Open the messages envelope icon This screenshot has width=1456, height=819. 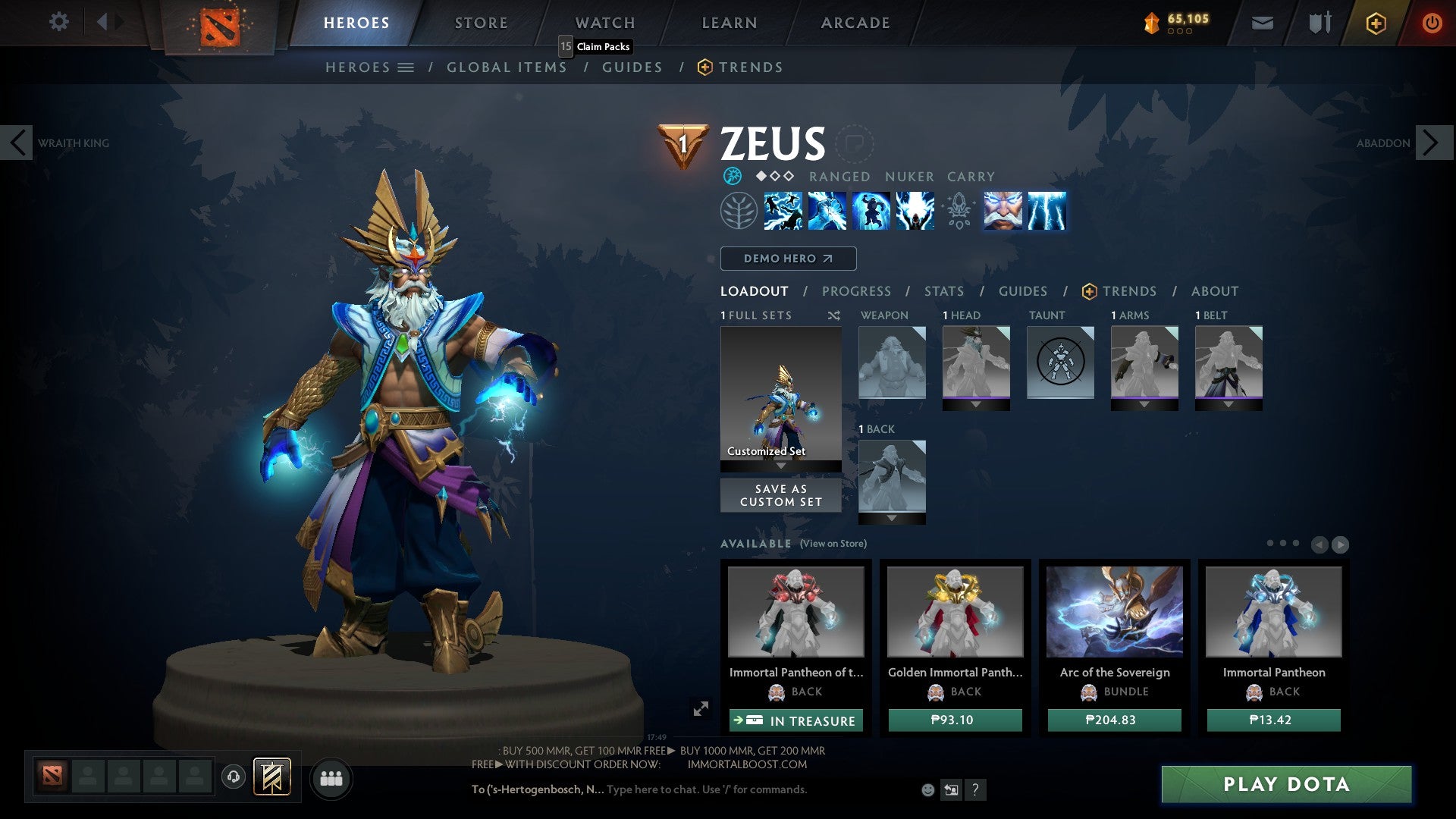point(1263,23)
